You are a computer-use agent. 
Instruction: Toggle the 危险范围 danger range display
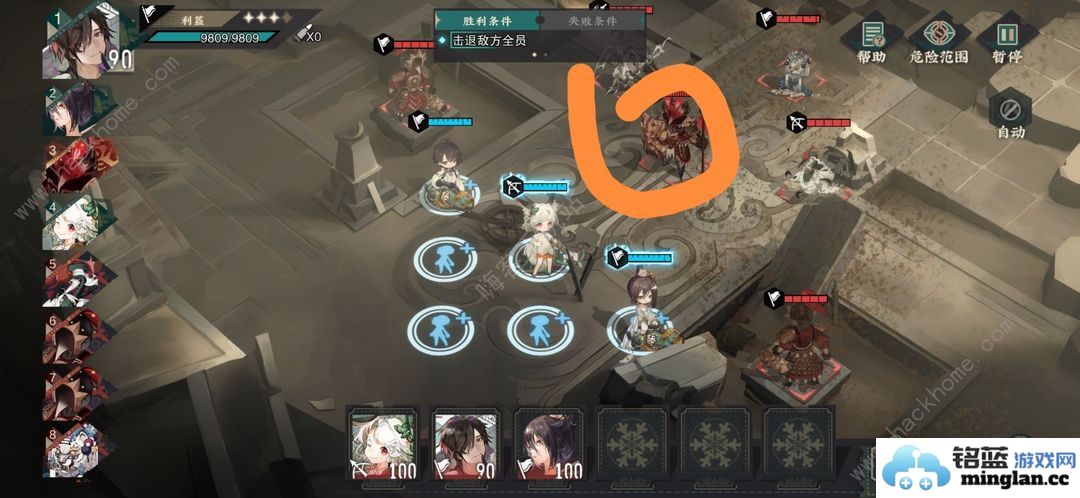937,42
